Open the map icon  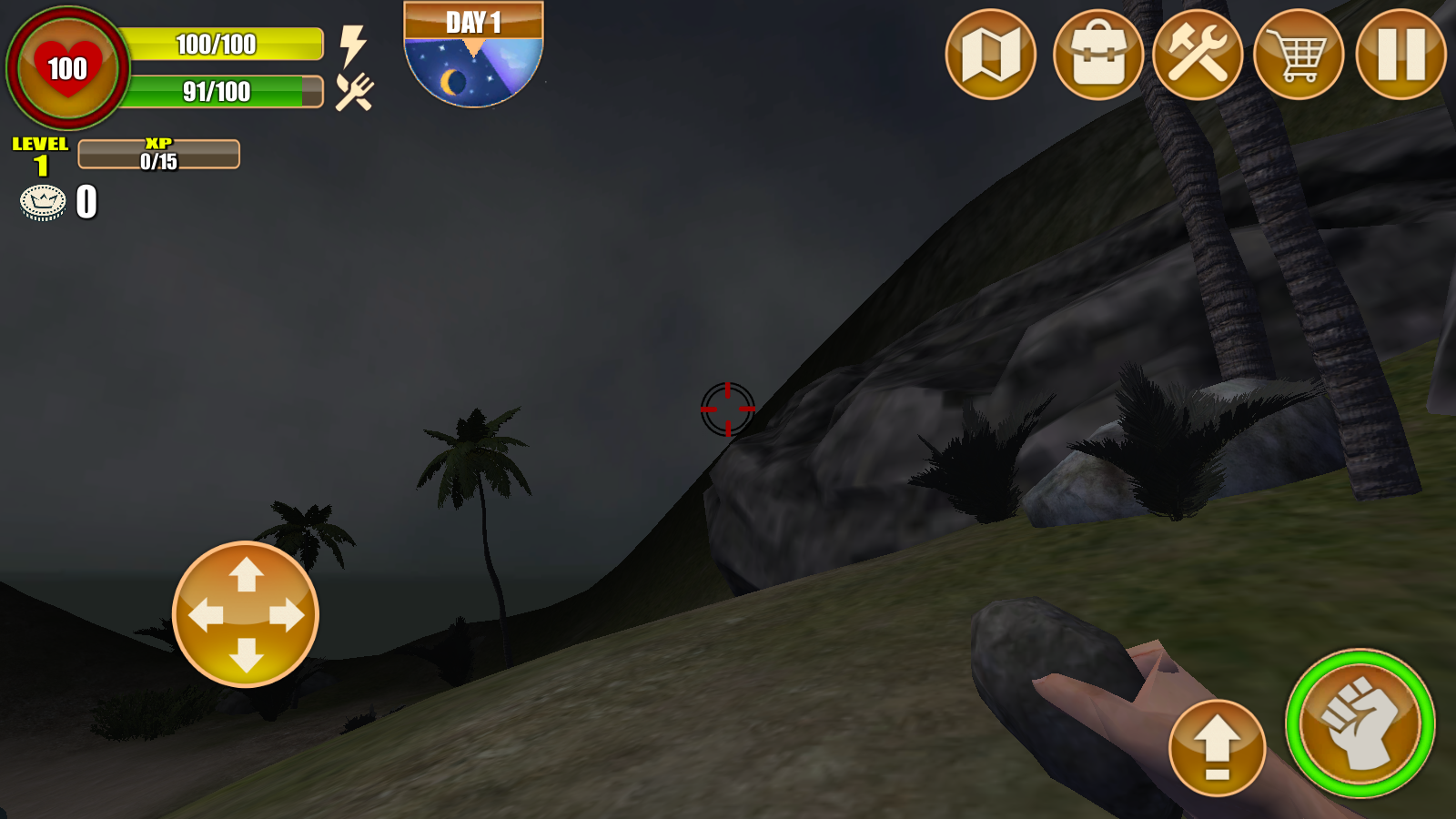click(x=990, y=56)
